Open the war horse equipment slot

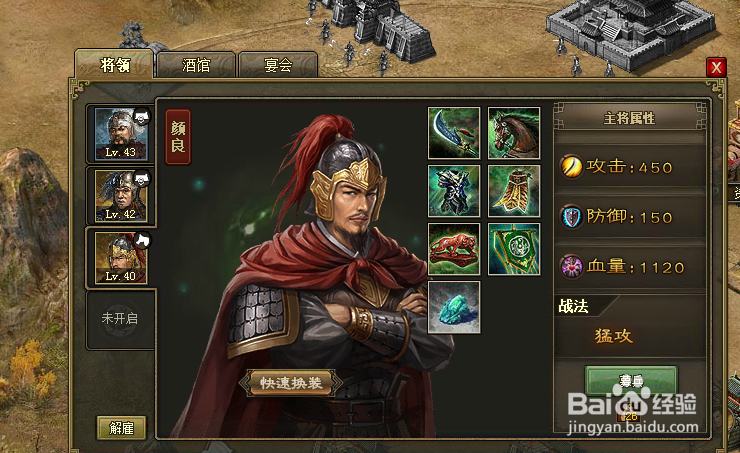point(514,133)
